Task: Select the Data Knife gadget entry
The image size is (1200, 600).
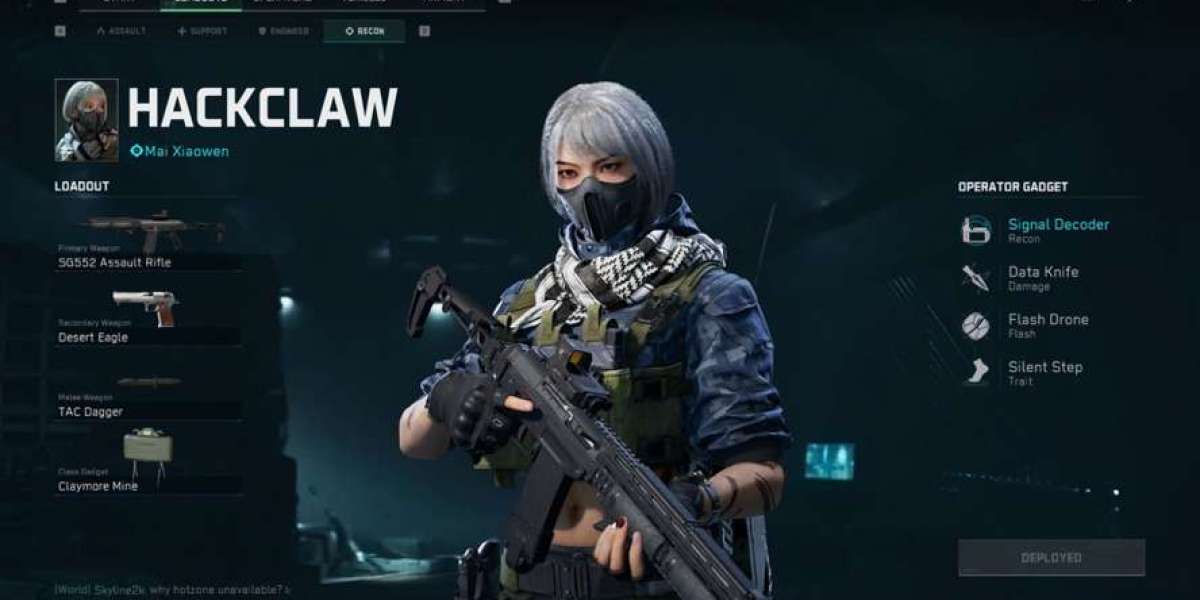Action: [1042, 277]
